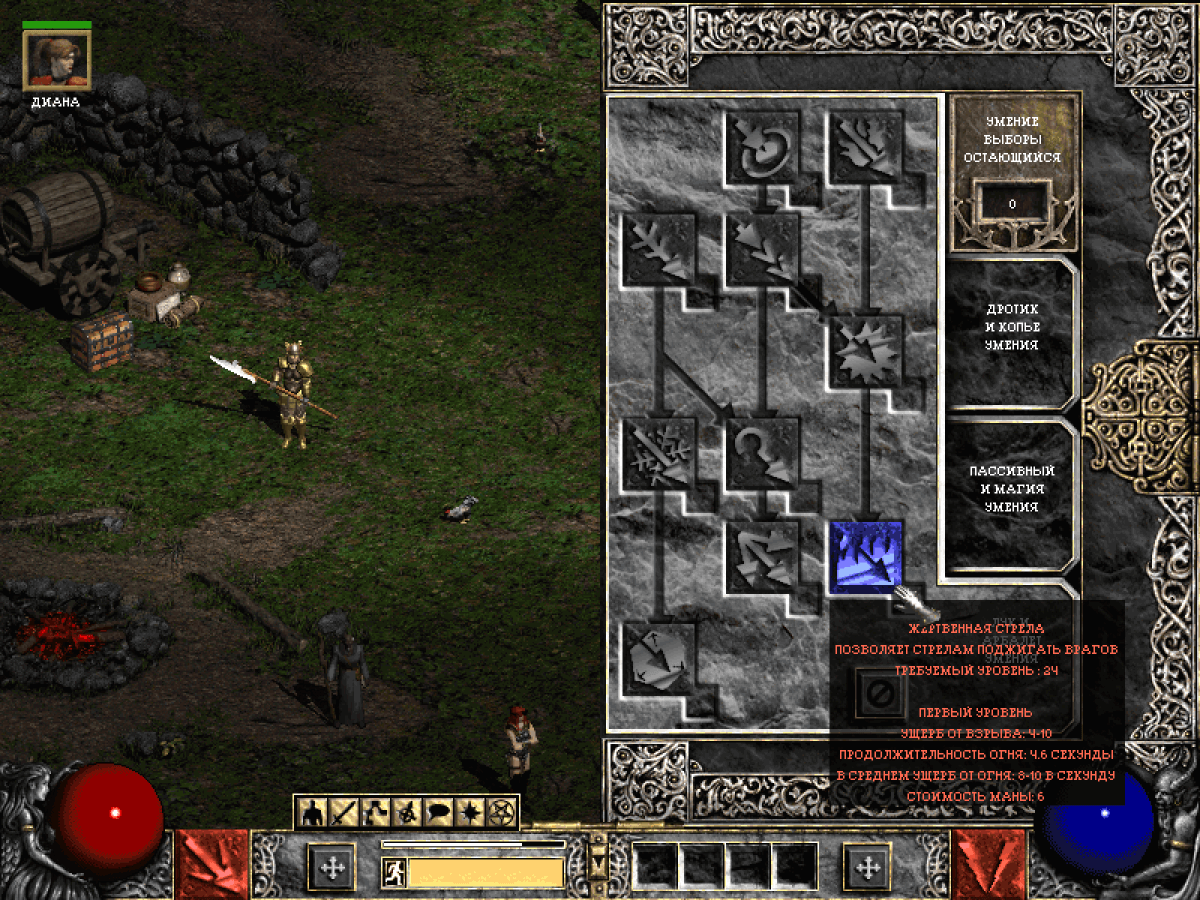Show the message log speech bubble icon

point(438,813)
